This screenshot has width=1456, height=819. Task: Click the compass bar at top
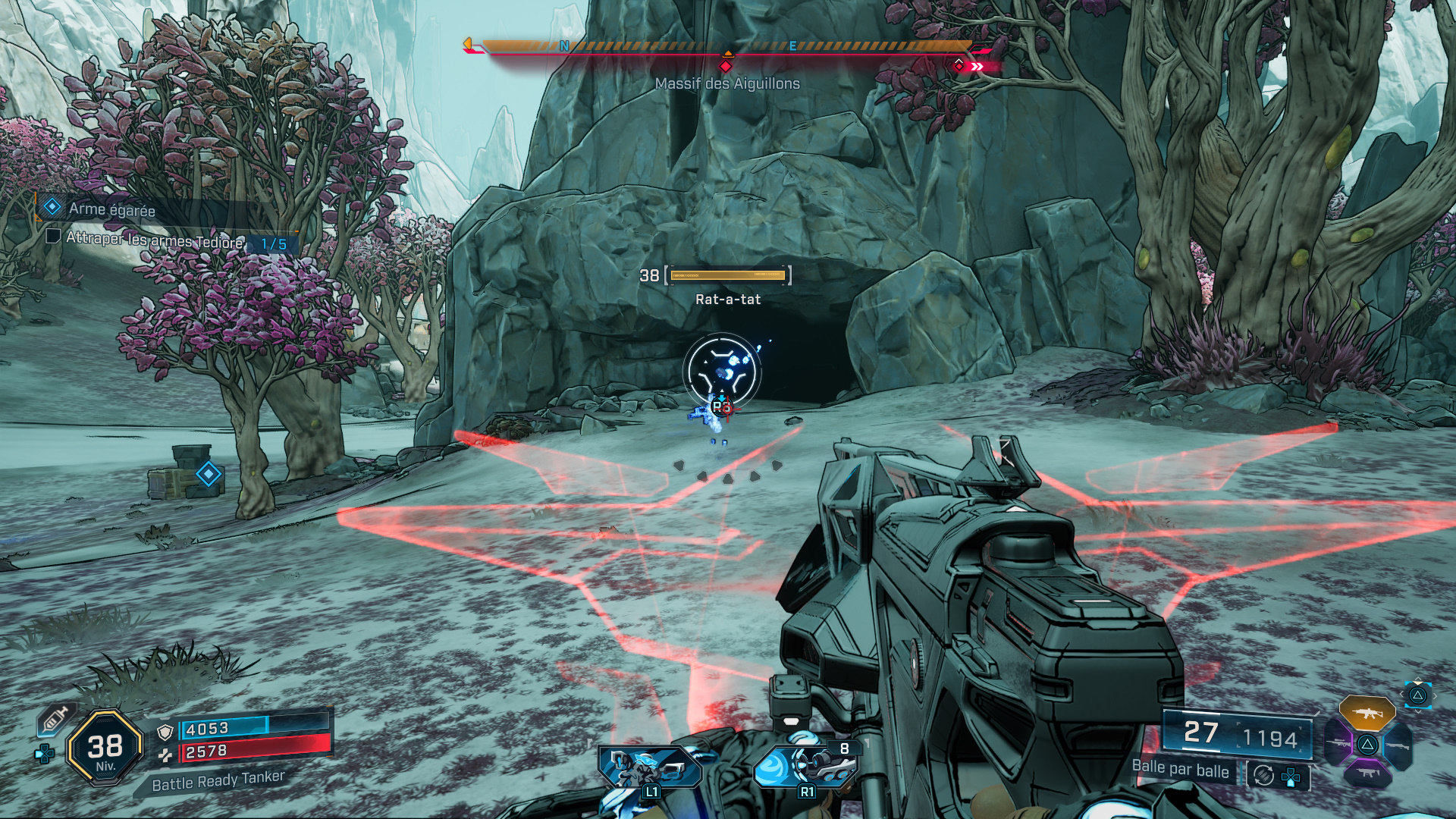[726, 47]
